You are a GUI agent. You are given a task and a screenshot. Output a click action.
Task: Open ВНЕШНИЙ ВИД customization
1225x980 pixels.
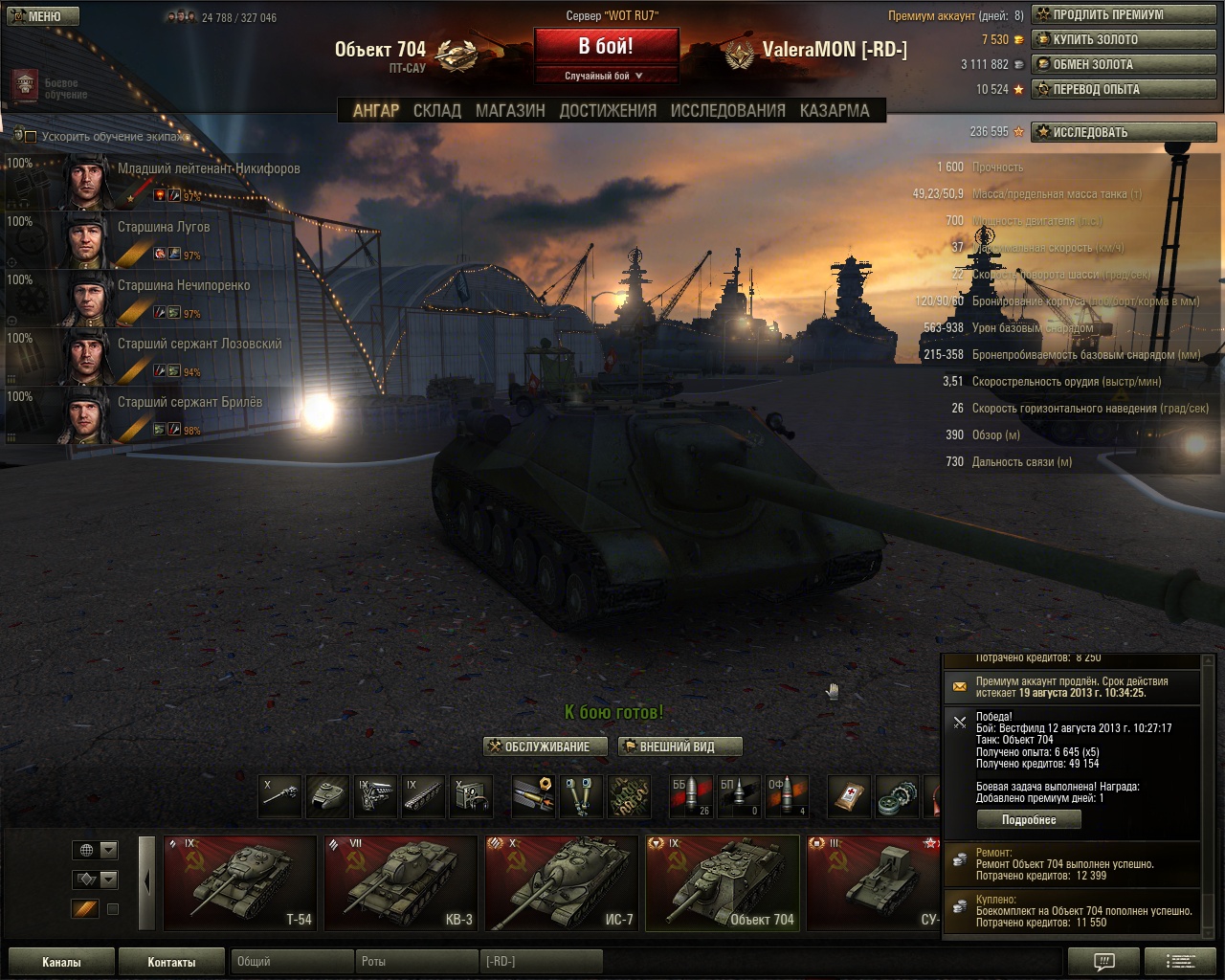click(x=679, y=746)
